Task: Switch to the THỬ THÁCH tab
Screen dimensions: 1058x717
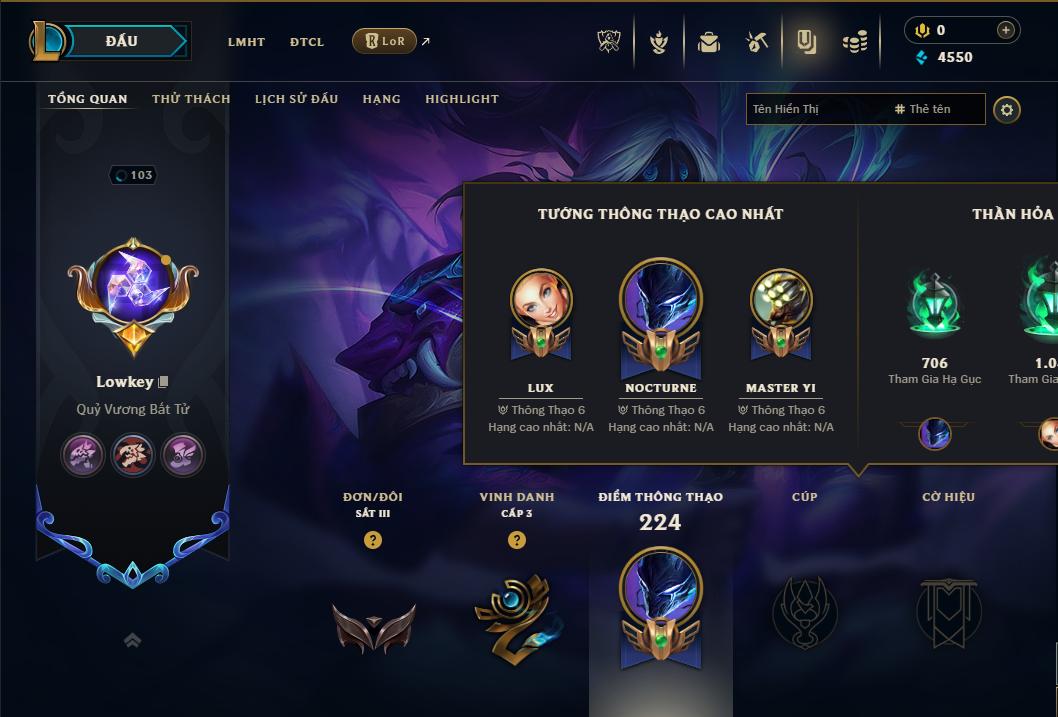Action: coord(191,99)
